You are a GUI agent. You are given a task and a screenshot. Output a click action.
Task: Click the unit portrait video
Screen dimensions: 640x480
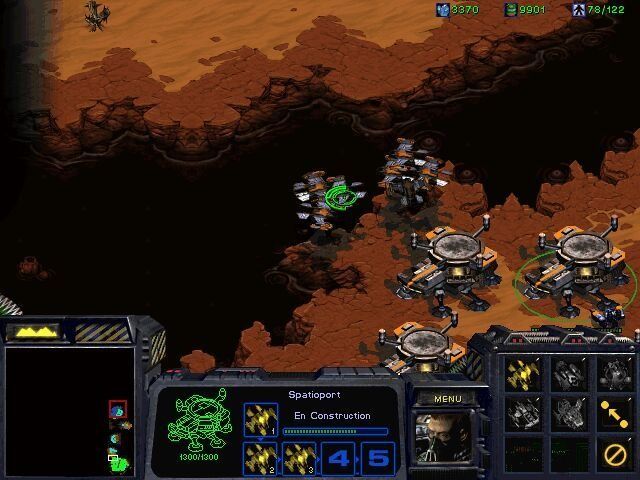coord(447,440)
